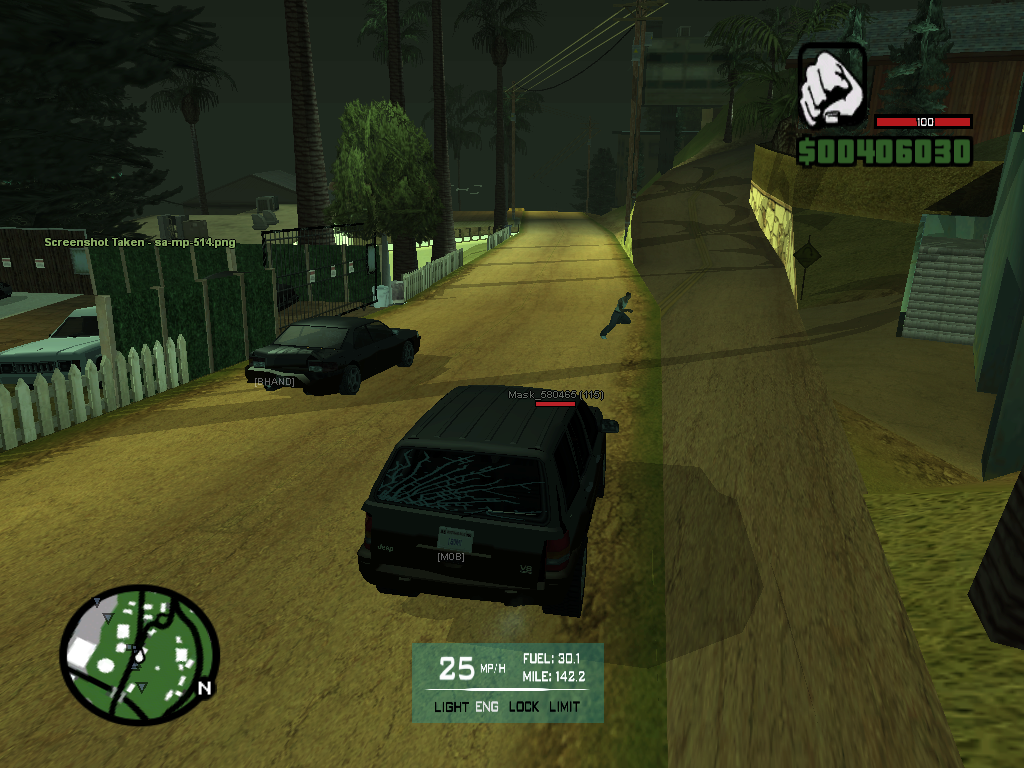Viewport: 1024px width, 768px height.
Task: Toggle the LOCK vehicle indicator
Action: (523, 707)
